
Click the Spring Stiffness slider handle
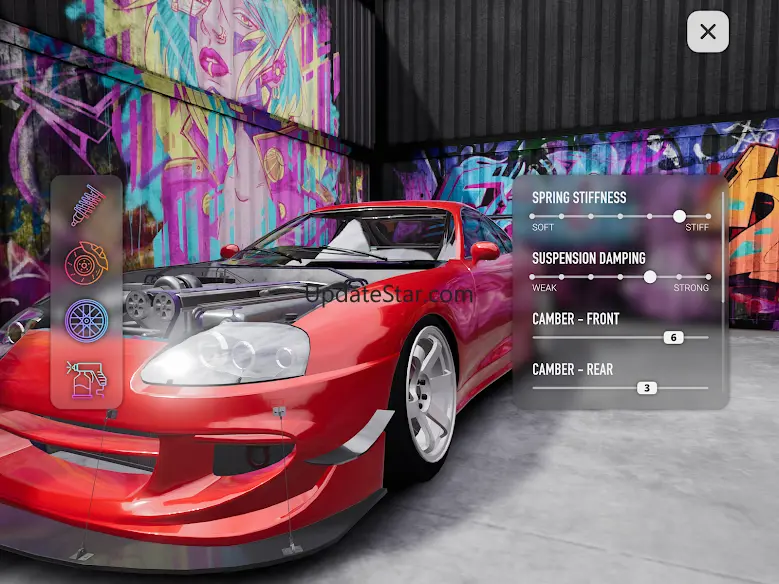click(679, 216)
